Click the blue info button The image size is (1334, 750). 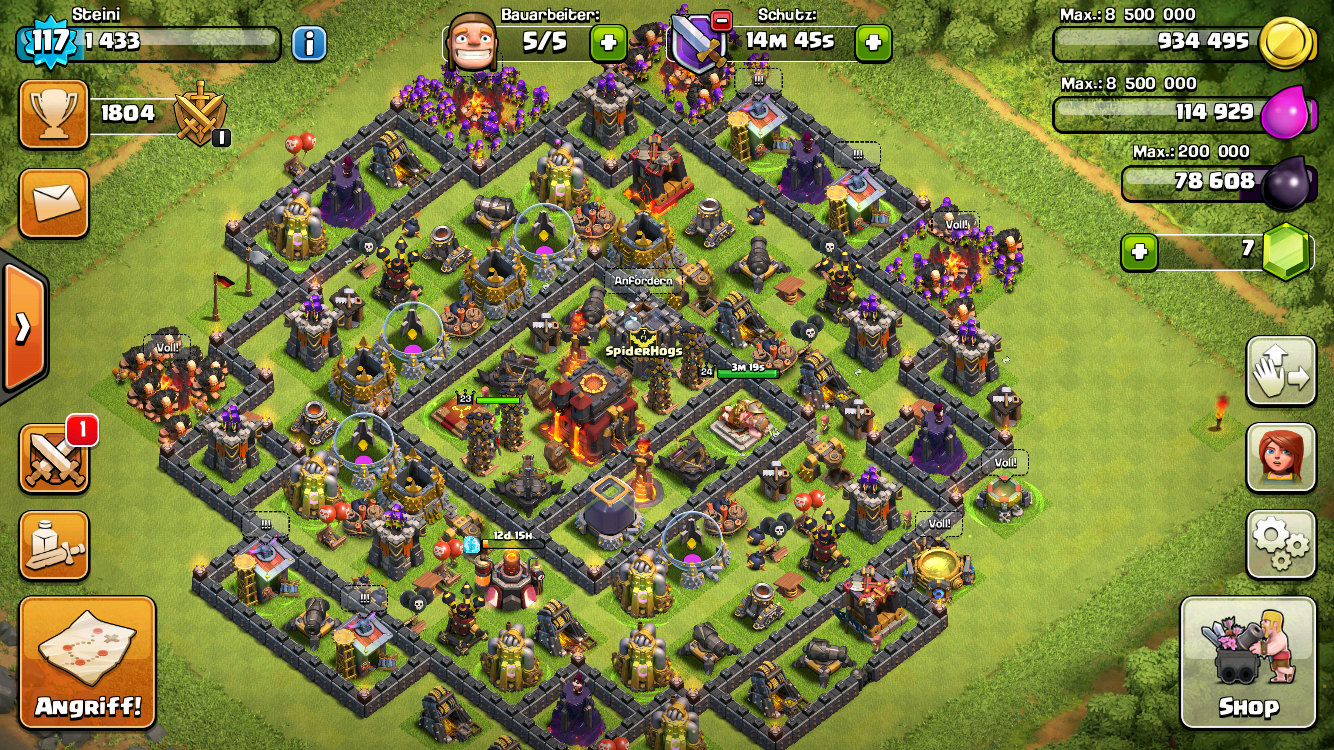[x=309, y=43]
